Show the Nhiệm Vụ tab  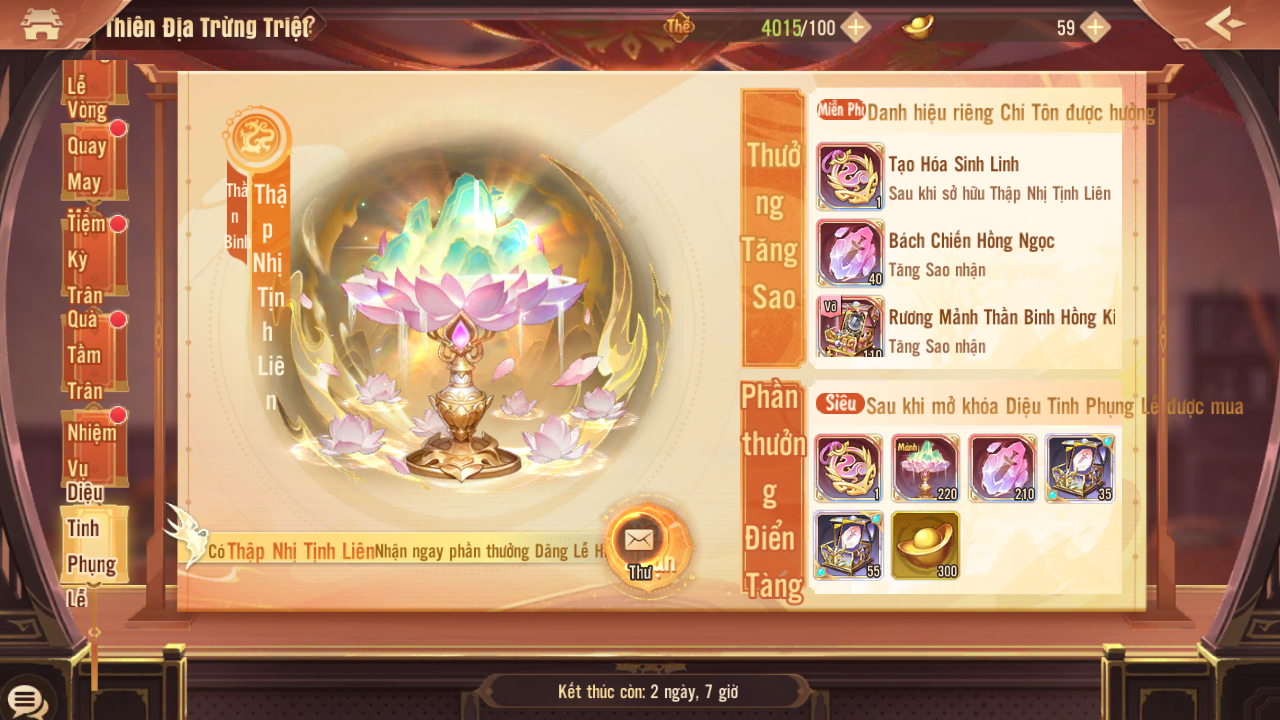[x=92, y=448]
